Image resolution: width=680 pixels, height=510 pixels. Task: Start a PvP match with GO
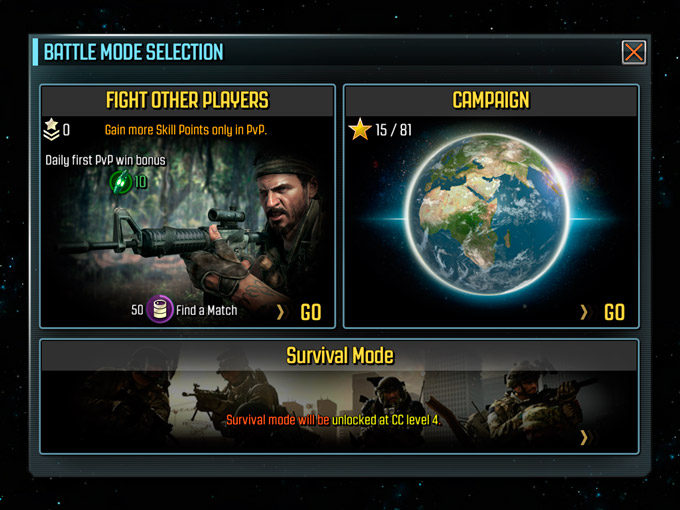[310, 312]
